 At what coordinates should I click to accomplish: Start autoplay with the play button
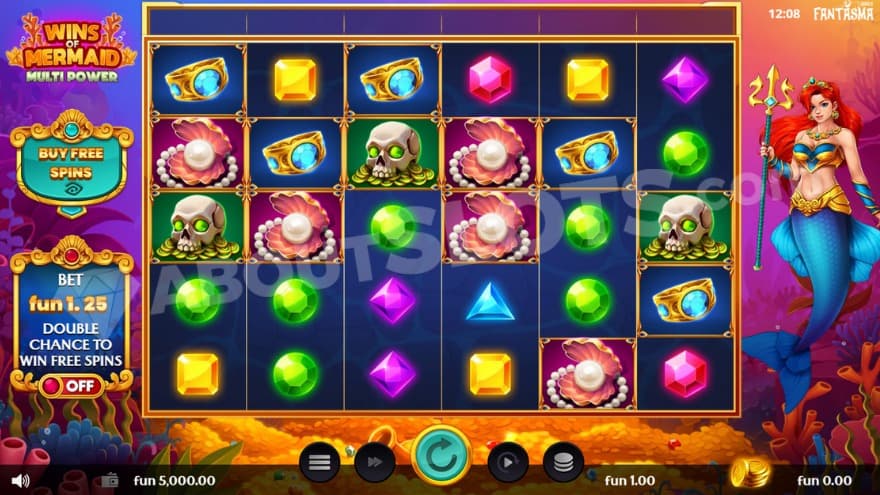pos(507,462)
